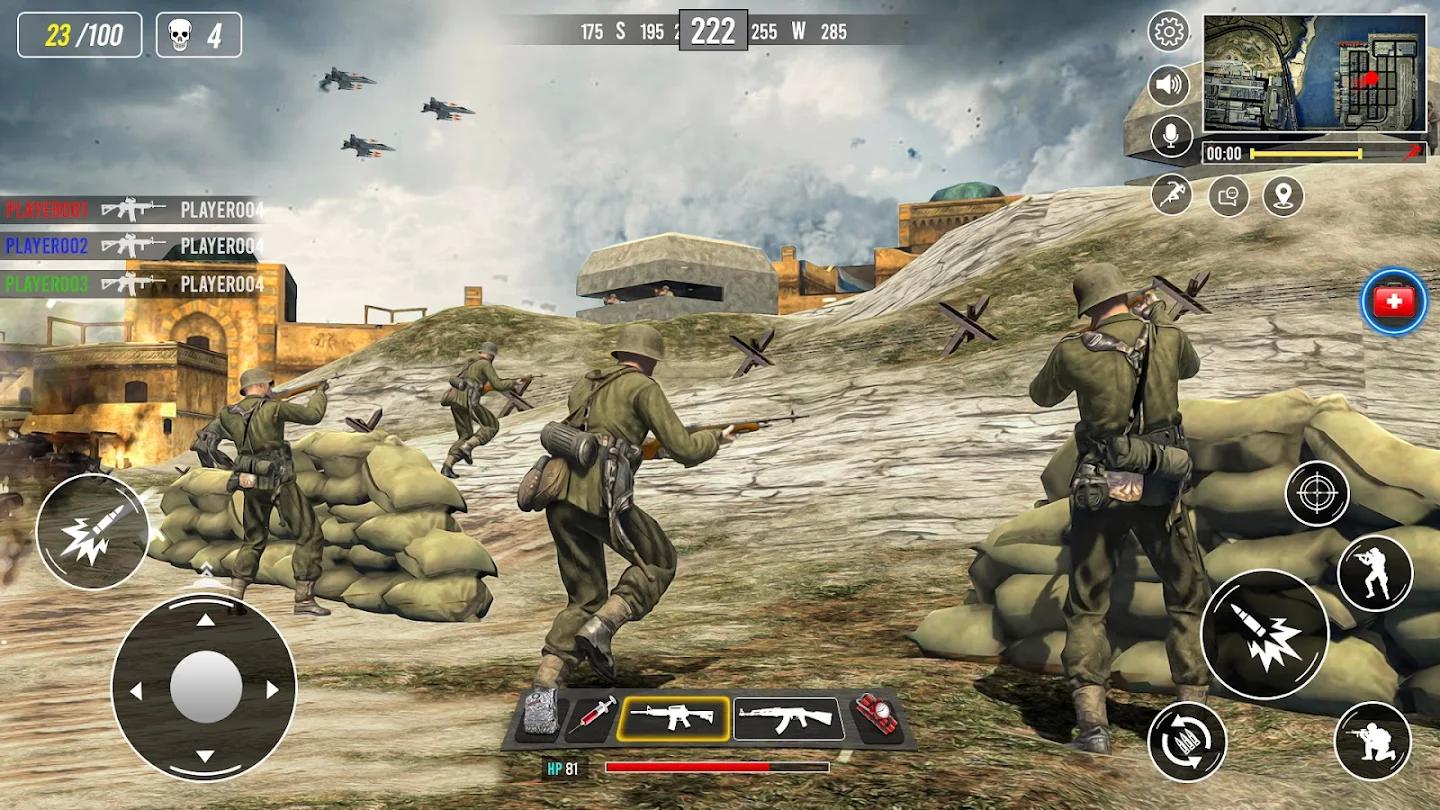Open the chat bubble messages
This screenshot has width=1440, height=810.
[x=1228, y=195]
